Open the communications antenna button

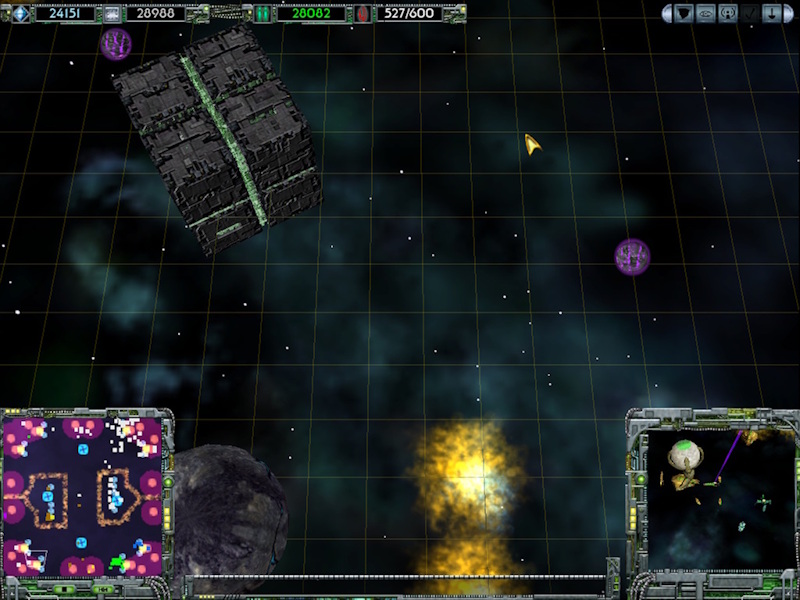click(x=729, y=14)
